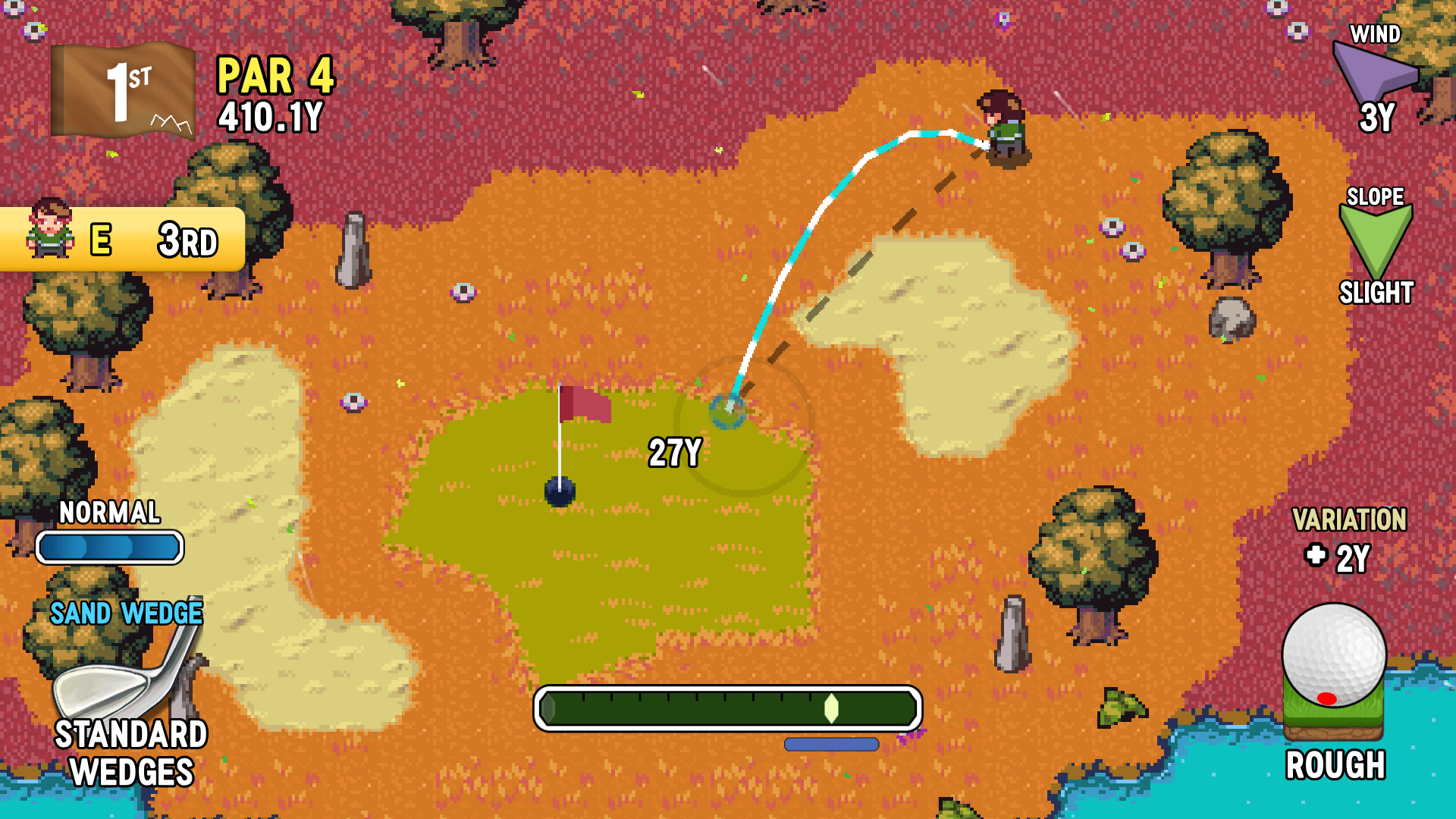
Task: Click the golf ball lie icon above ROUGH
Action: coord(1336,675)
